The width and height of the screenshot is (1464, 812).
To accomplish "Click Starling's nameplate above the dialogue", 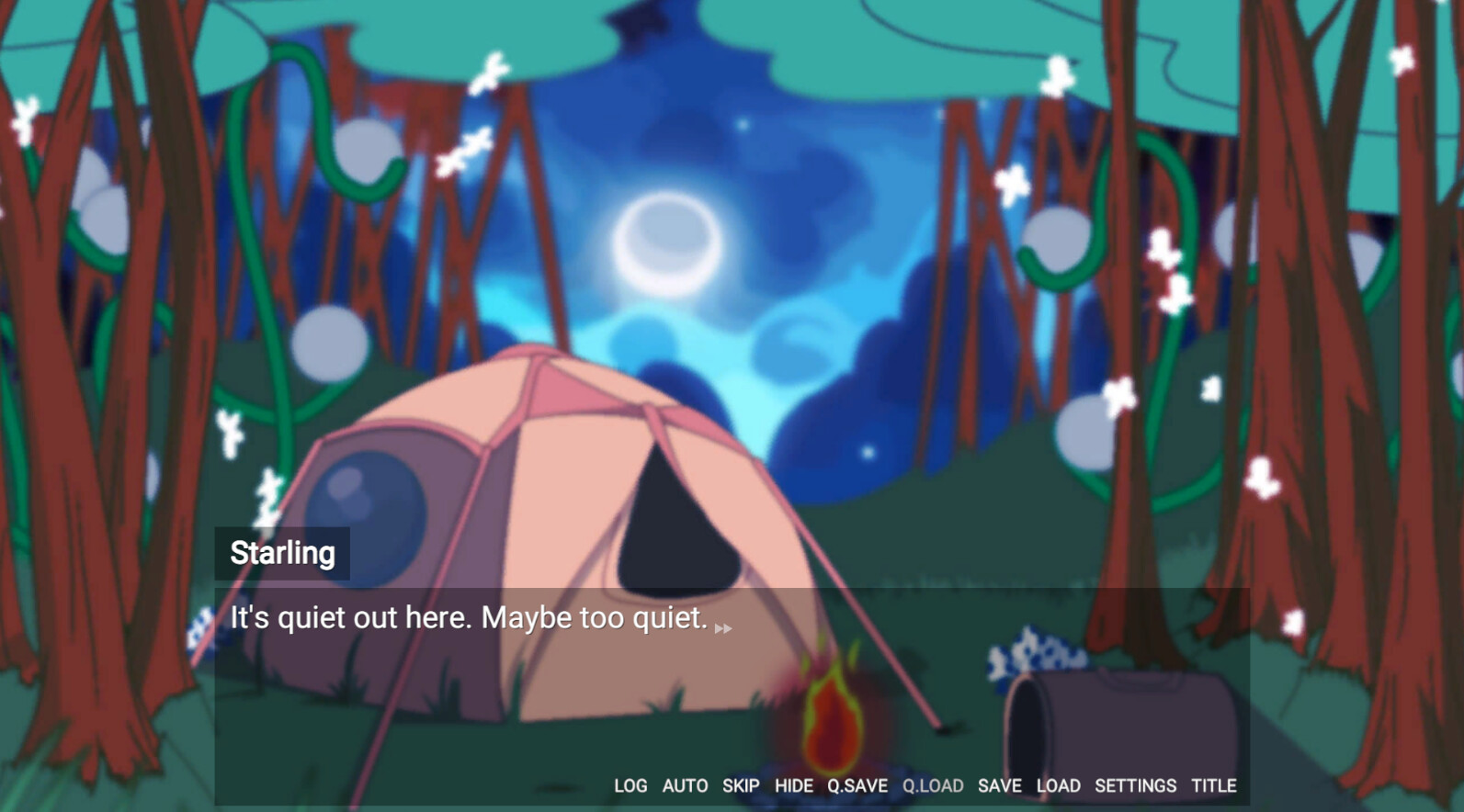I will 281,552.
